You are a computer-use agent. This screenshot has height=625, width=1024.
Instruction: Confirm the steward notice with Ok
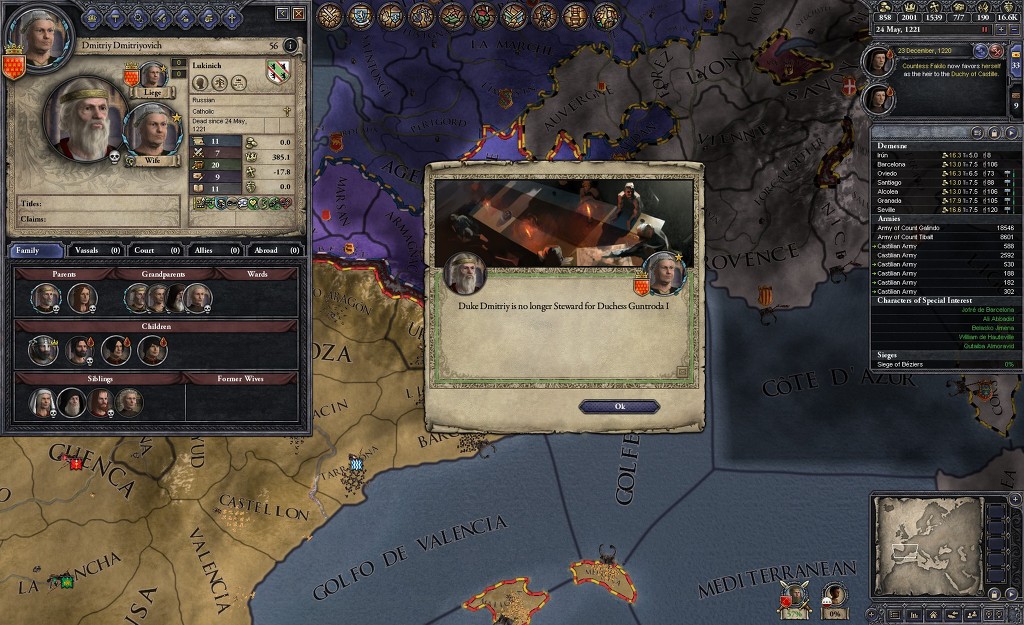pos(619,407)
